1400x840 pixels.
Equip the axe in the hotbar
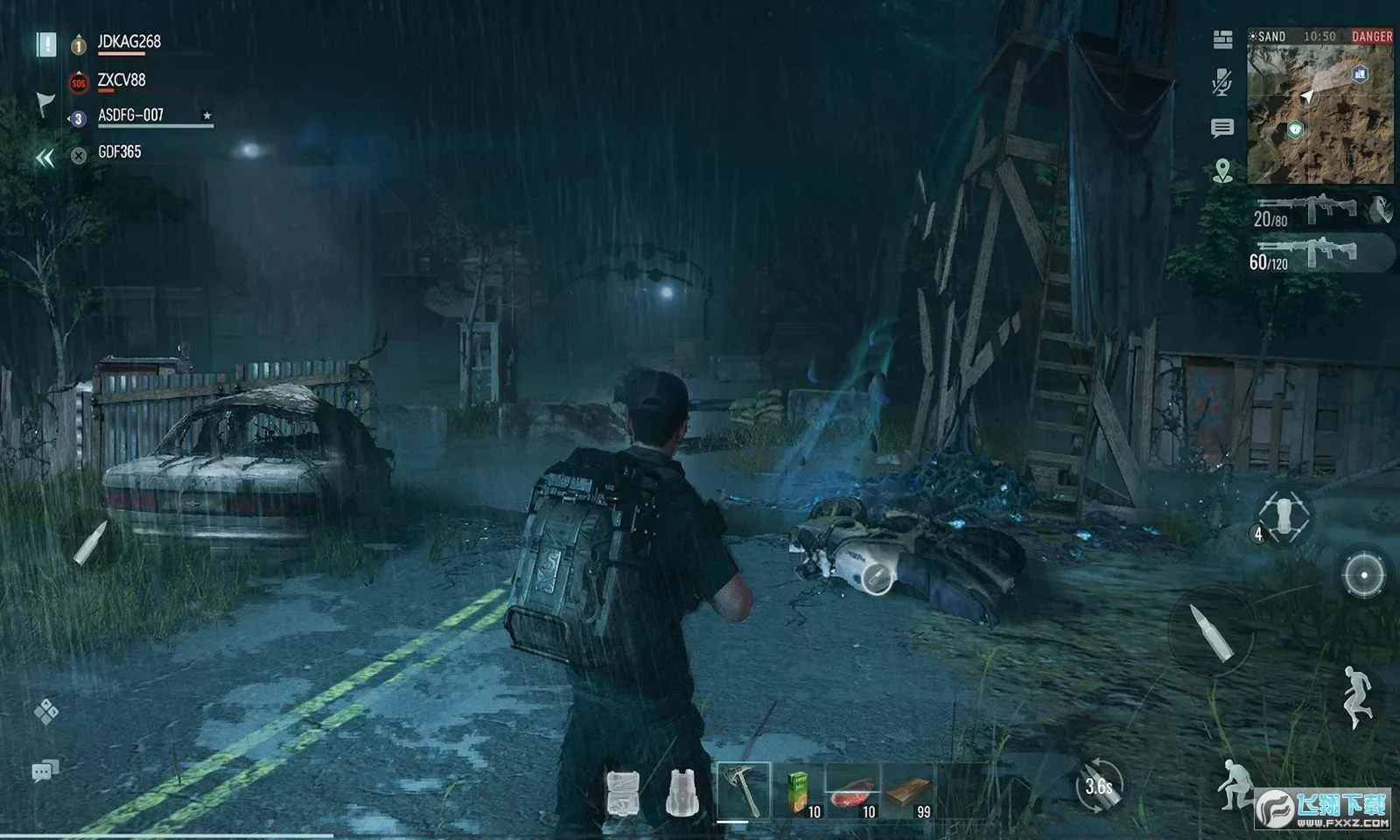click(x=743, y=790)
